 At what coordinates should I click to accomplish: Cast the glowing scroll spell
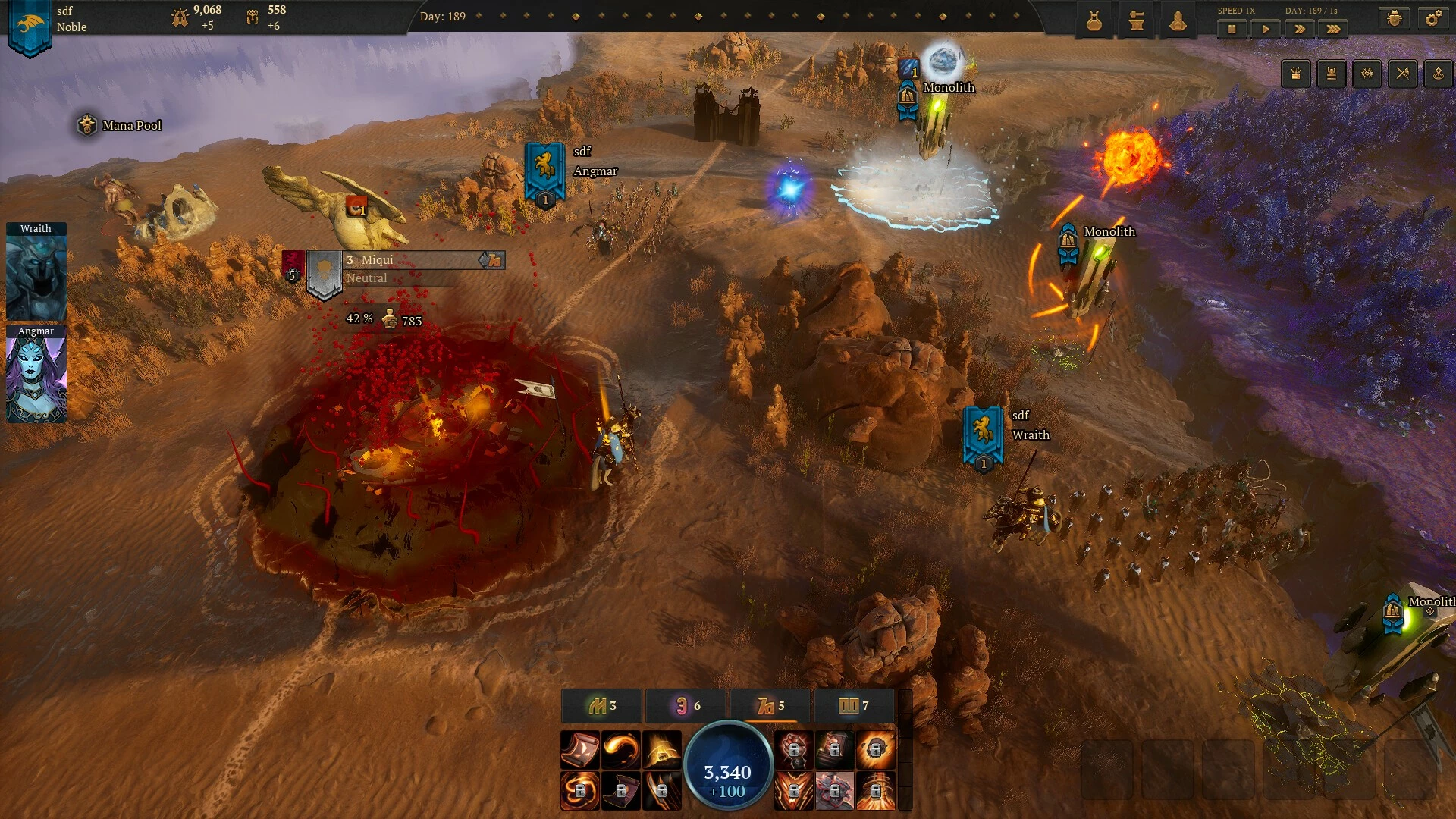(x=580, y=750)
